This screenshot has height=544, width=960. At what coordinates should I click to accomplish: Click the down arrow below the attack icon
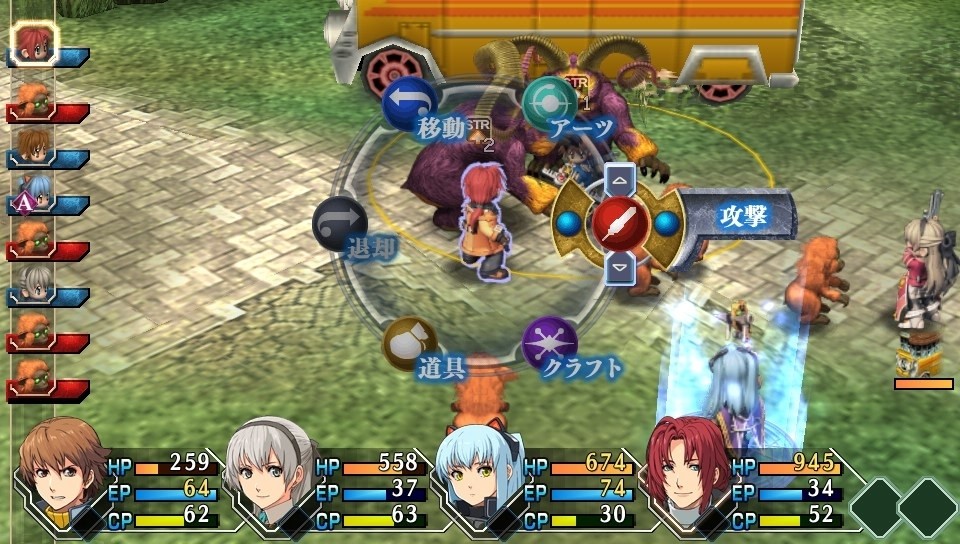pos(621,266)
